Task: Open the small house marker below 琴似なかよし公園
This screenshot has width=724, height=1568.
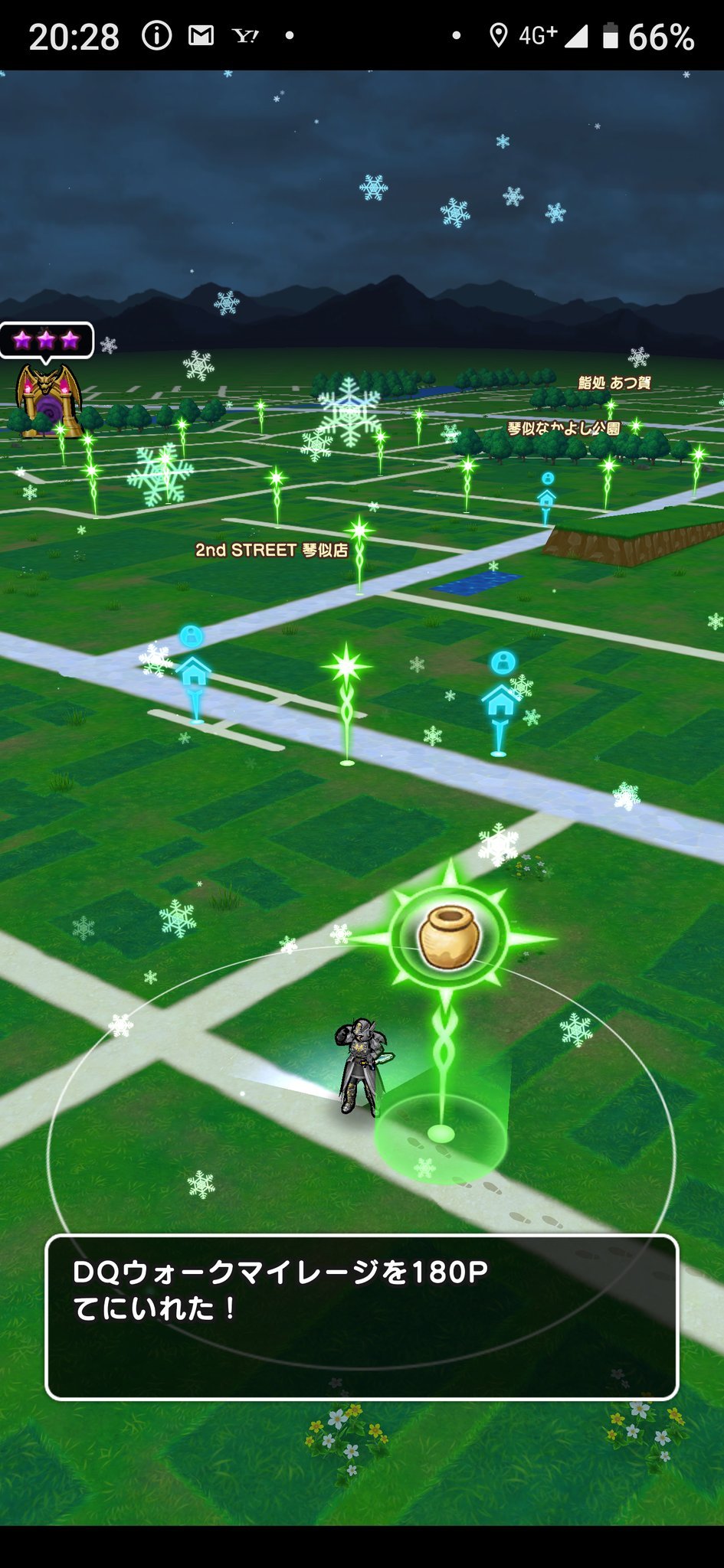Action: (x=546, y=496)
